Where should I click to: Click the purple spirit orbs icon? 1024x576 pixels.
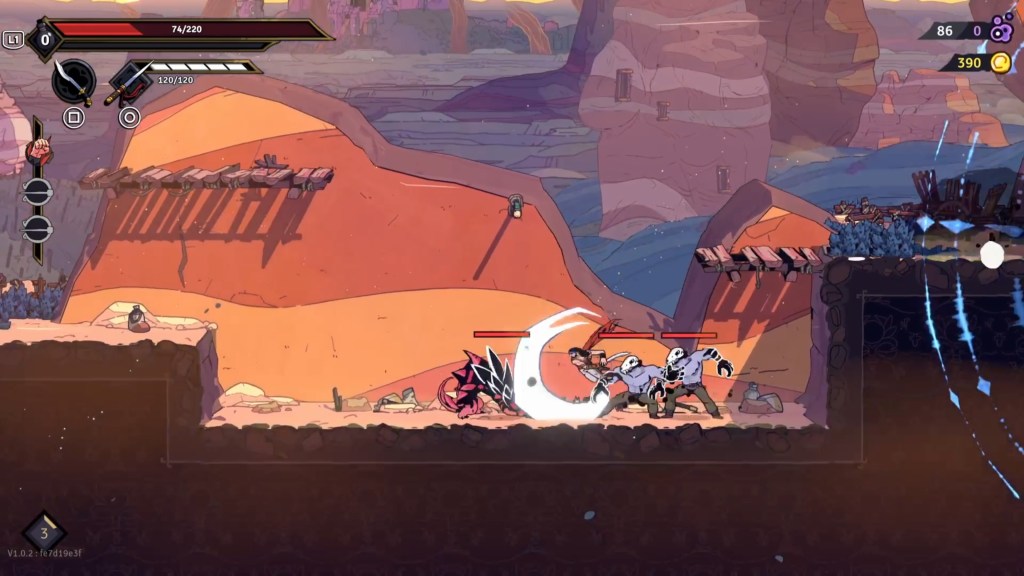click(x=1001, y=31)
